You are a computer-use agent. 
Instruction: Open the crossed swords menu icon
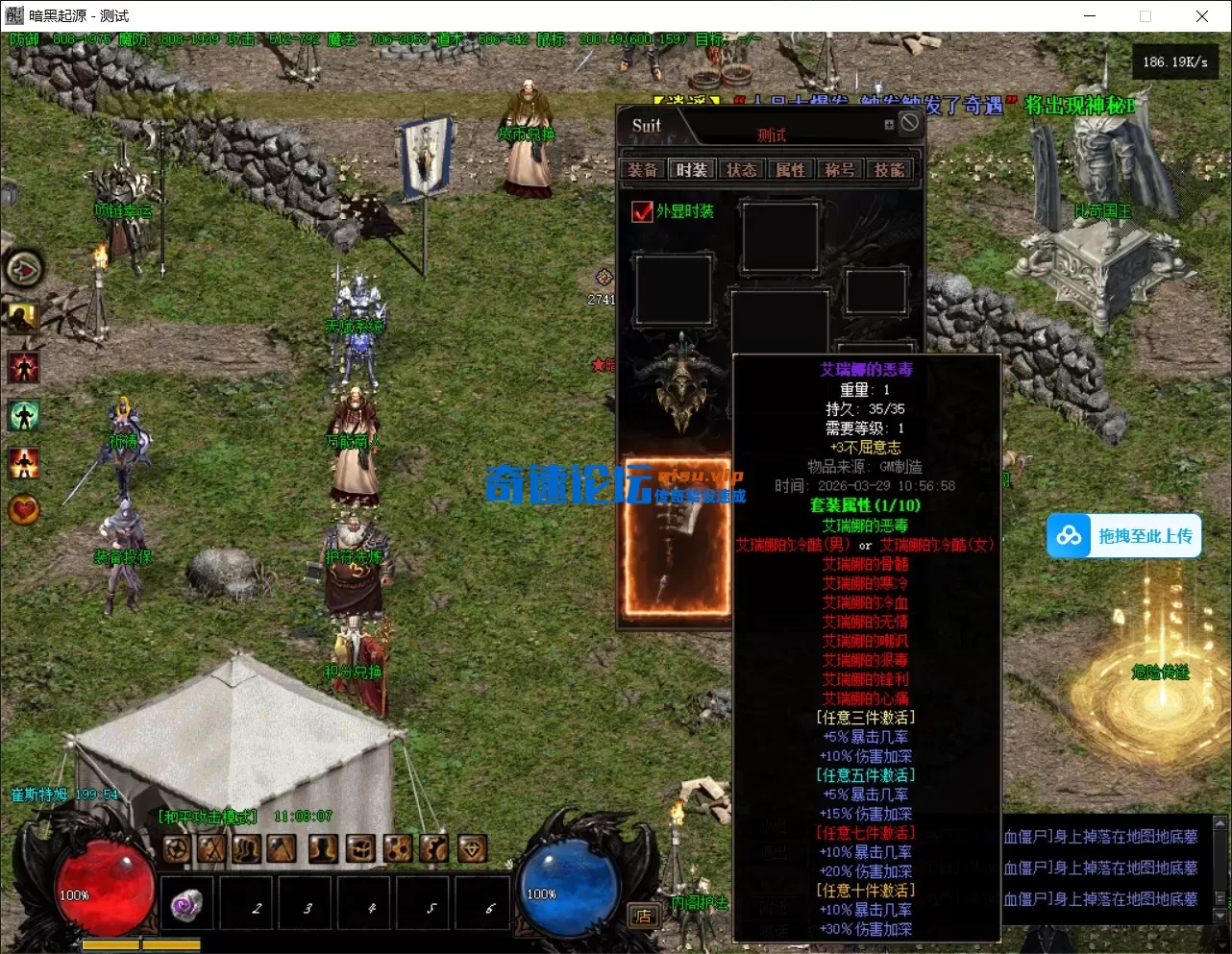pos(211,848)
